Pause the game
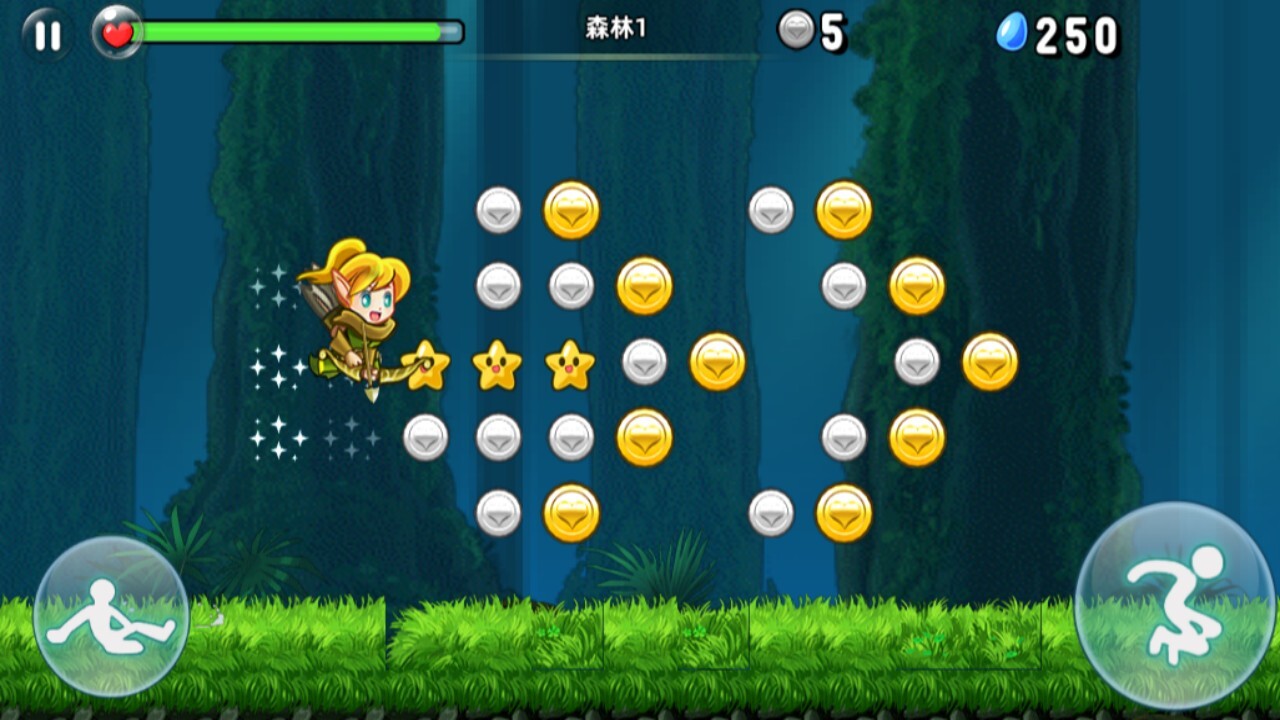Viewport: 1280px width, 720px height. (46, 35)
